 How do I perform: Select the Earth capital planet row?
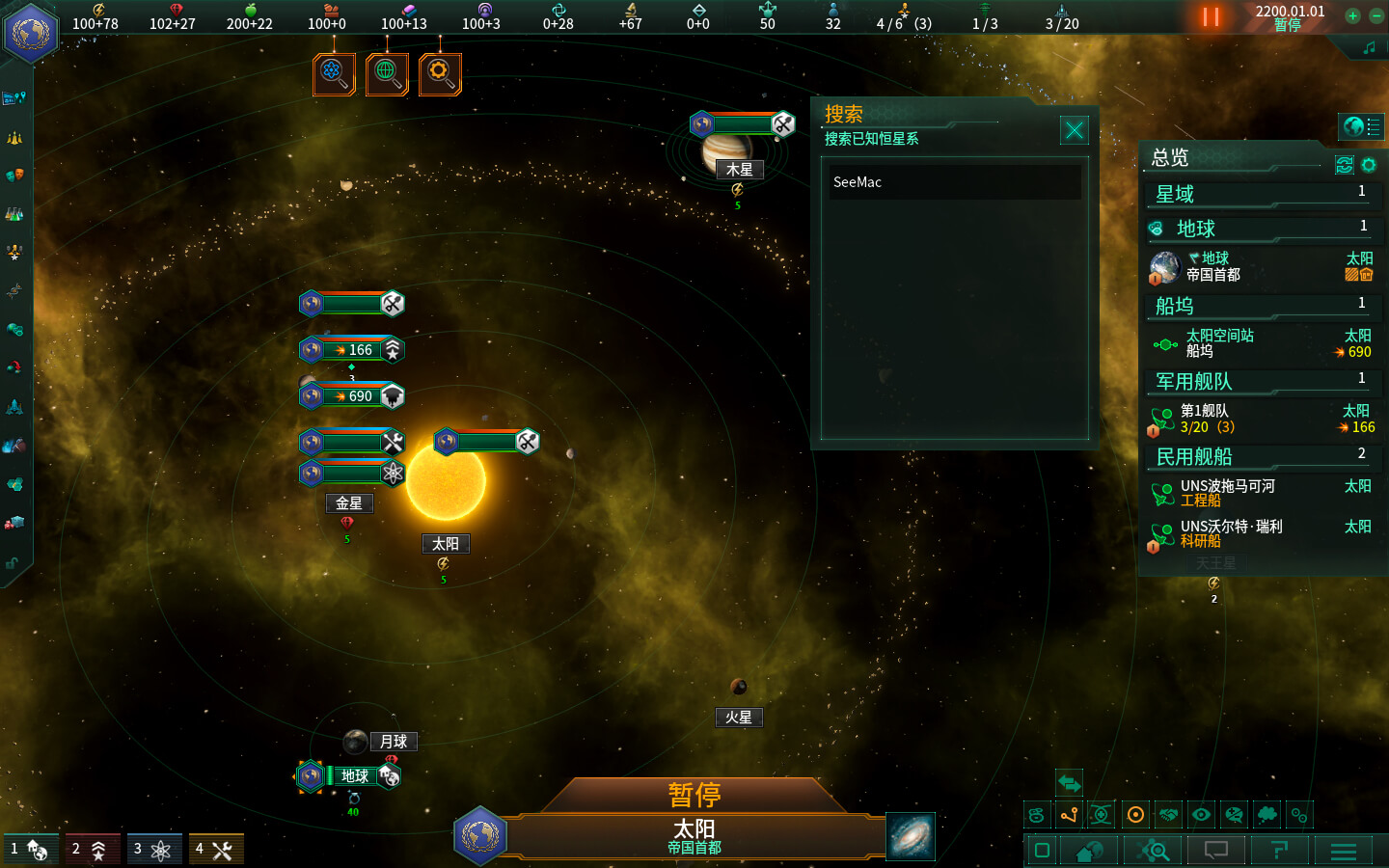point(1262,267)
